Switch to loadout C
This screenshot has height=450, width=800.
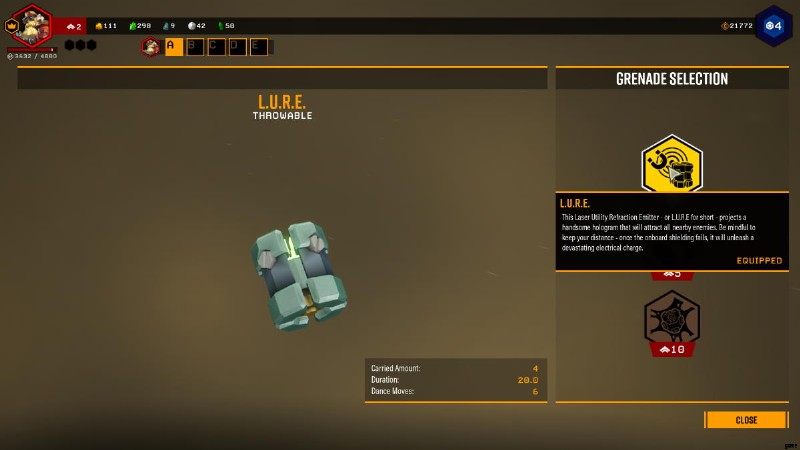(x=216, y=46)
